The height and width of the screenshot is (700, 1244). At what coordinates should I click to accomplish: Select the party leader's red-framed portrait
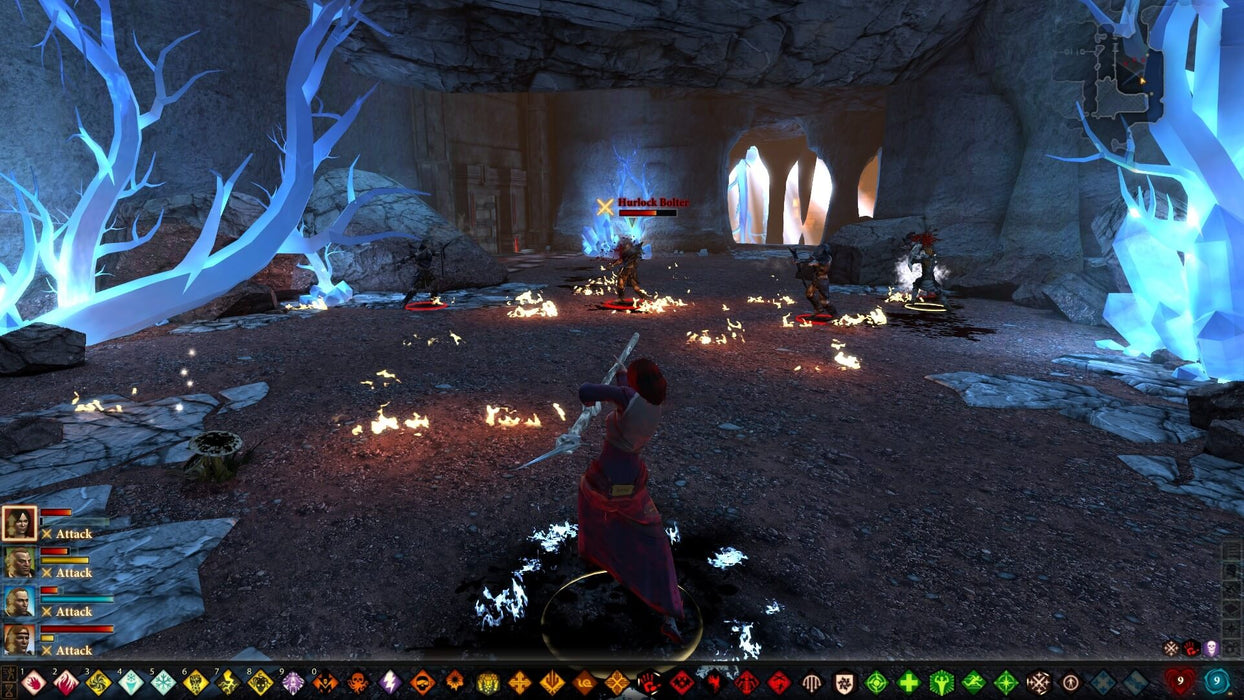click(19, 523)
